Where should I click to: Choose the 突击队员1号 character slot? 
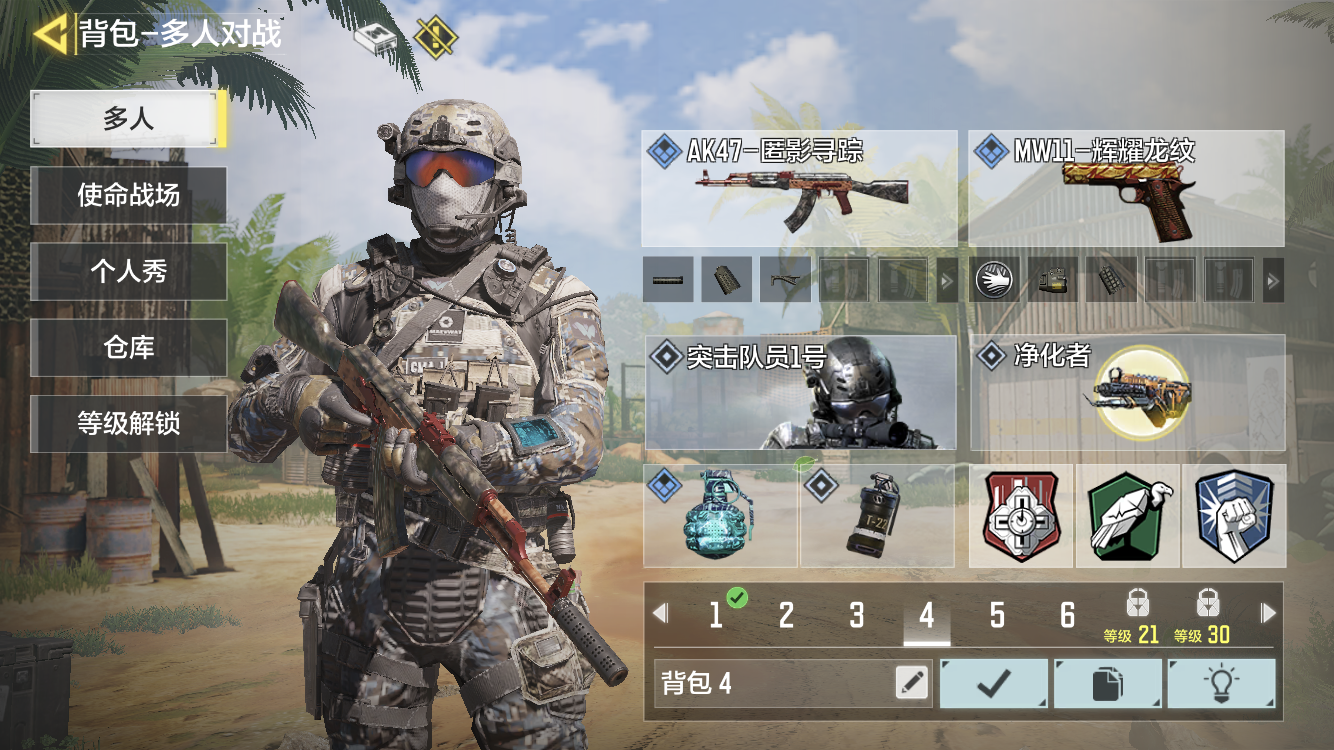[801, 392]
